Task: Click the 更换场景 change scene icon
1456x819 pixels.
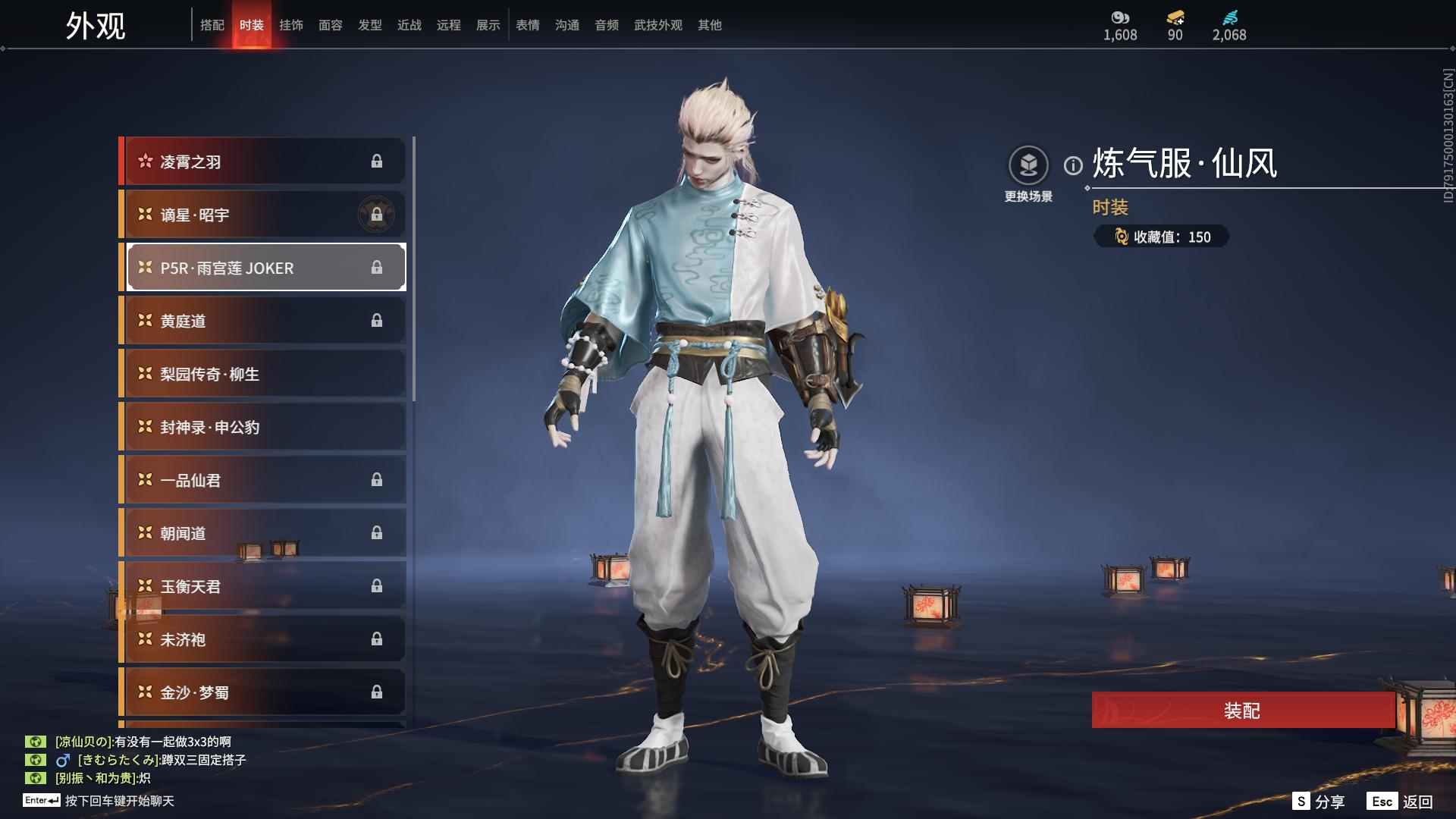Action: [x=1028, y=165]
